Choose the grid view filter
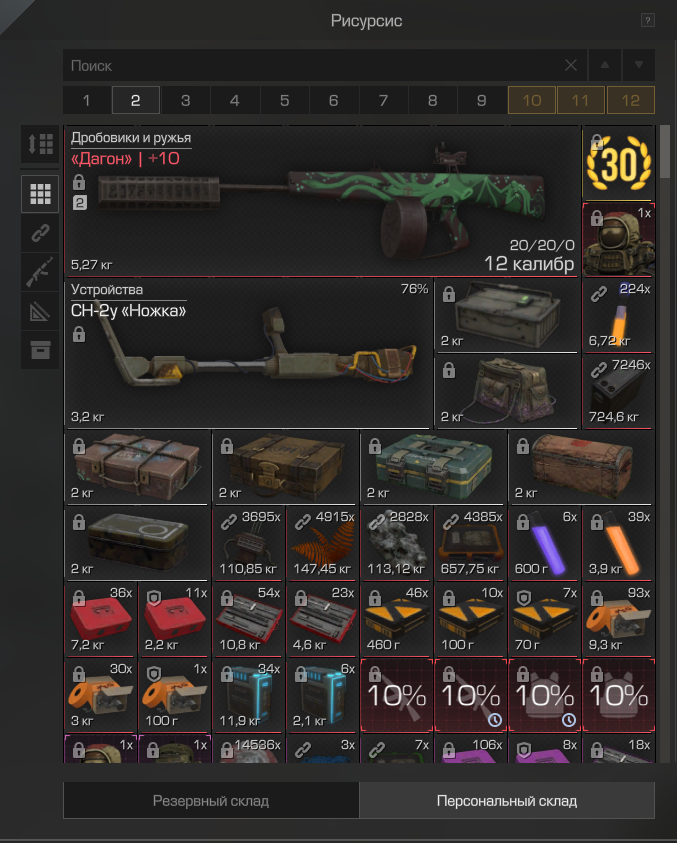 pyautogui.click(x=40, y=194)
